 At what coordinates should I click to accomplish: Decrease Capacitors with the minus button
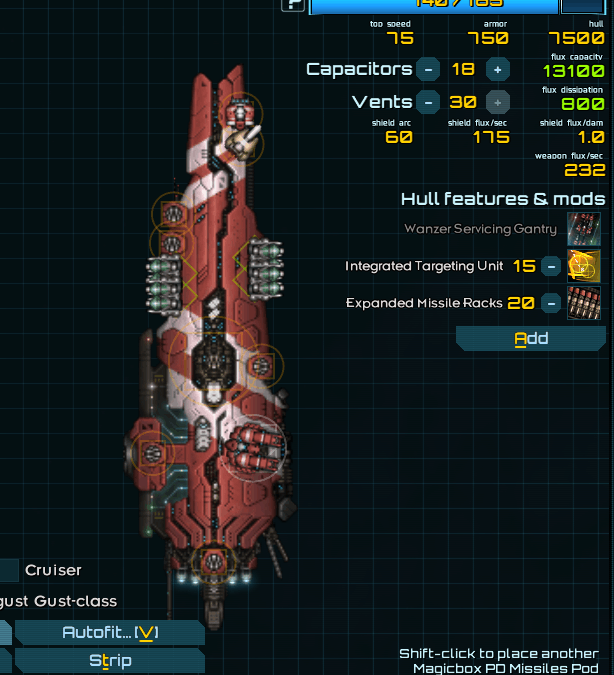coord(428,69)
